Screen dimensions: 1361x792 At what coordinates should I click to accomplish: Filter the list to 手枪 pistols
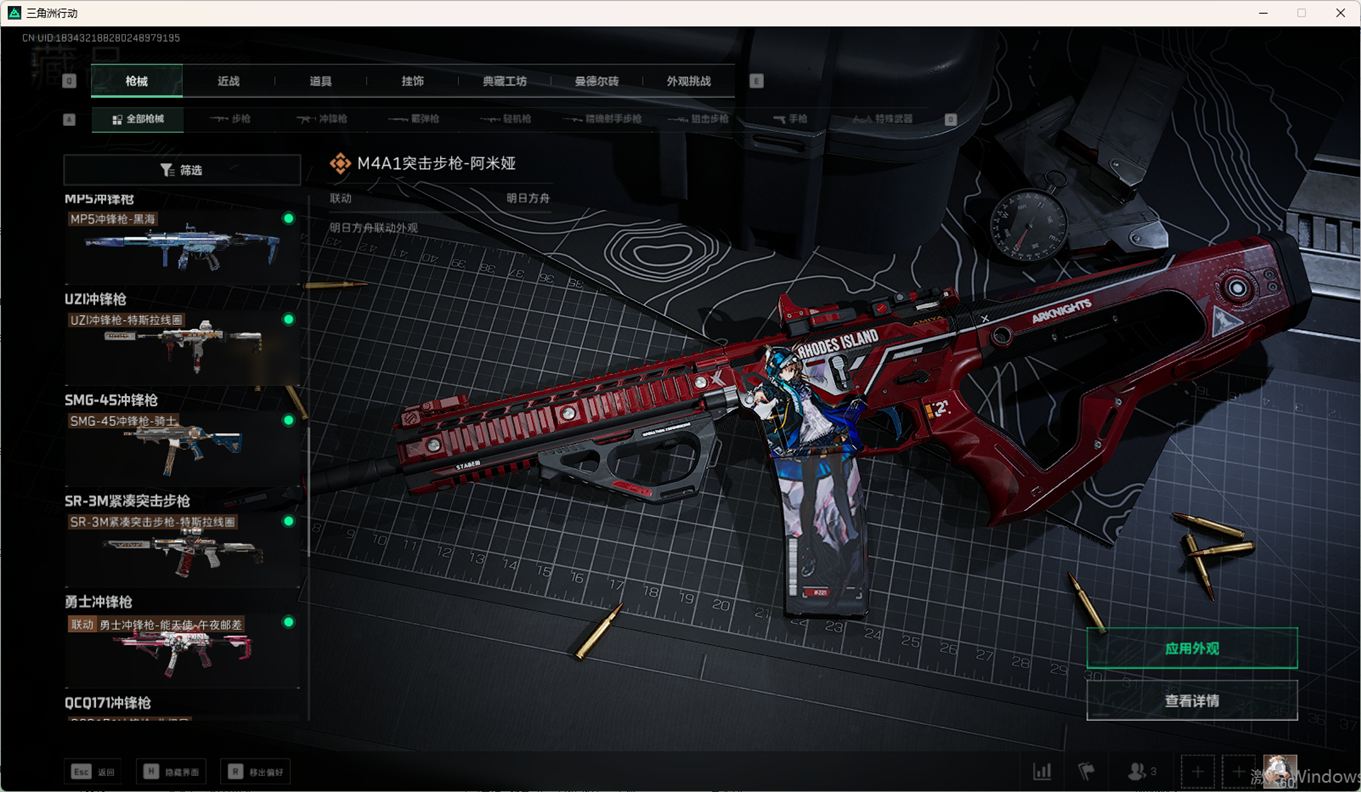pyautogui.click(x=790, y=119)
